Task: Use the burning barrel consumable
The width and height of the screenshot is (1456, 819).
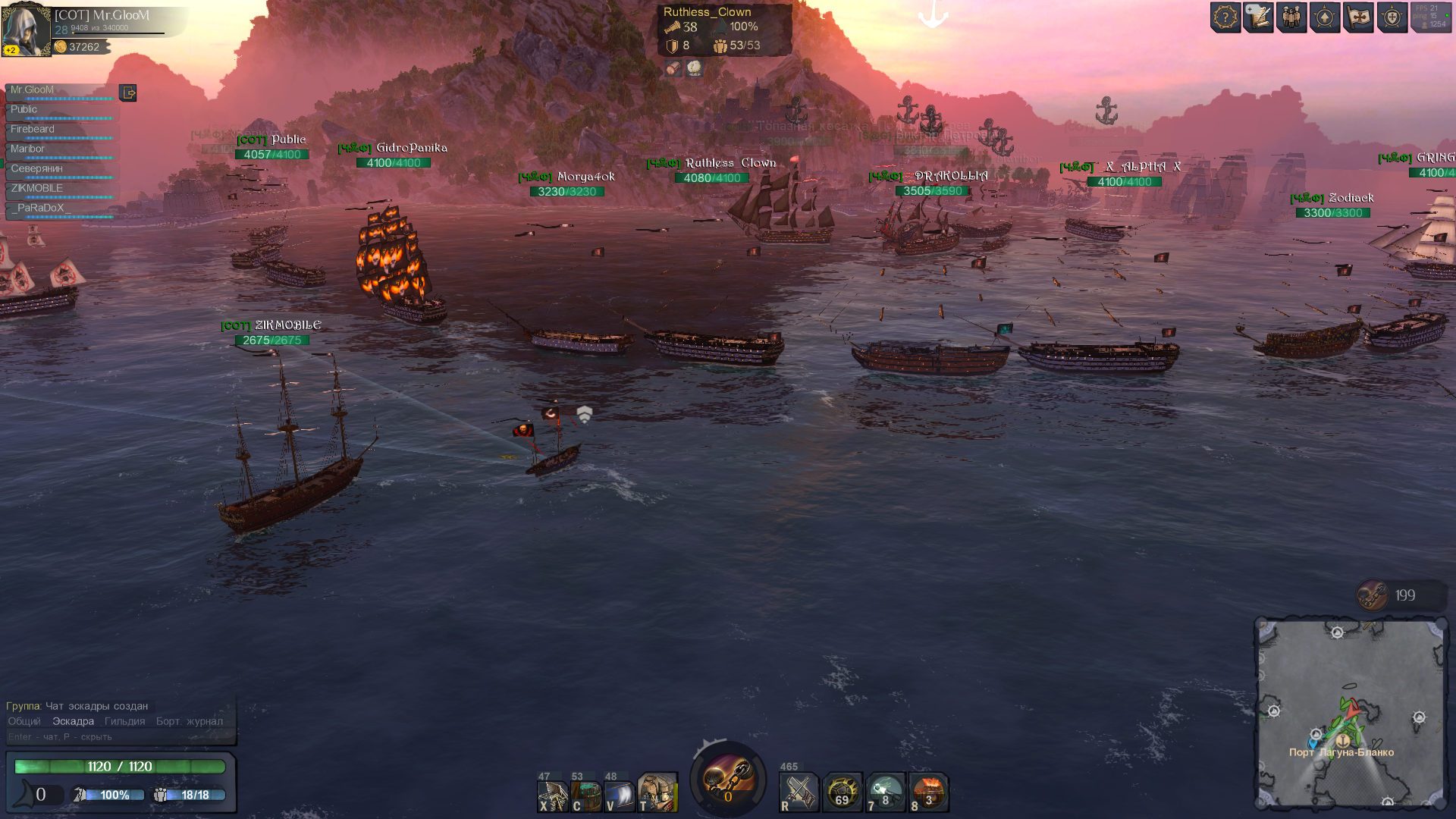Action: (929, 793)
